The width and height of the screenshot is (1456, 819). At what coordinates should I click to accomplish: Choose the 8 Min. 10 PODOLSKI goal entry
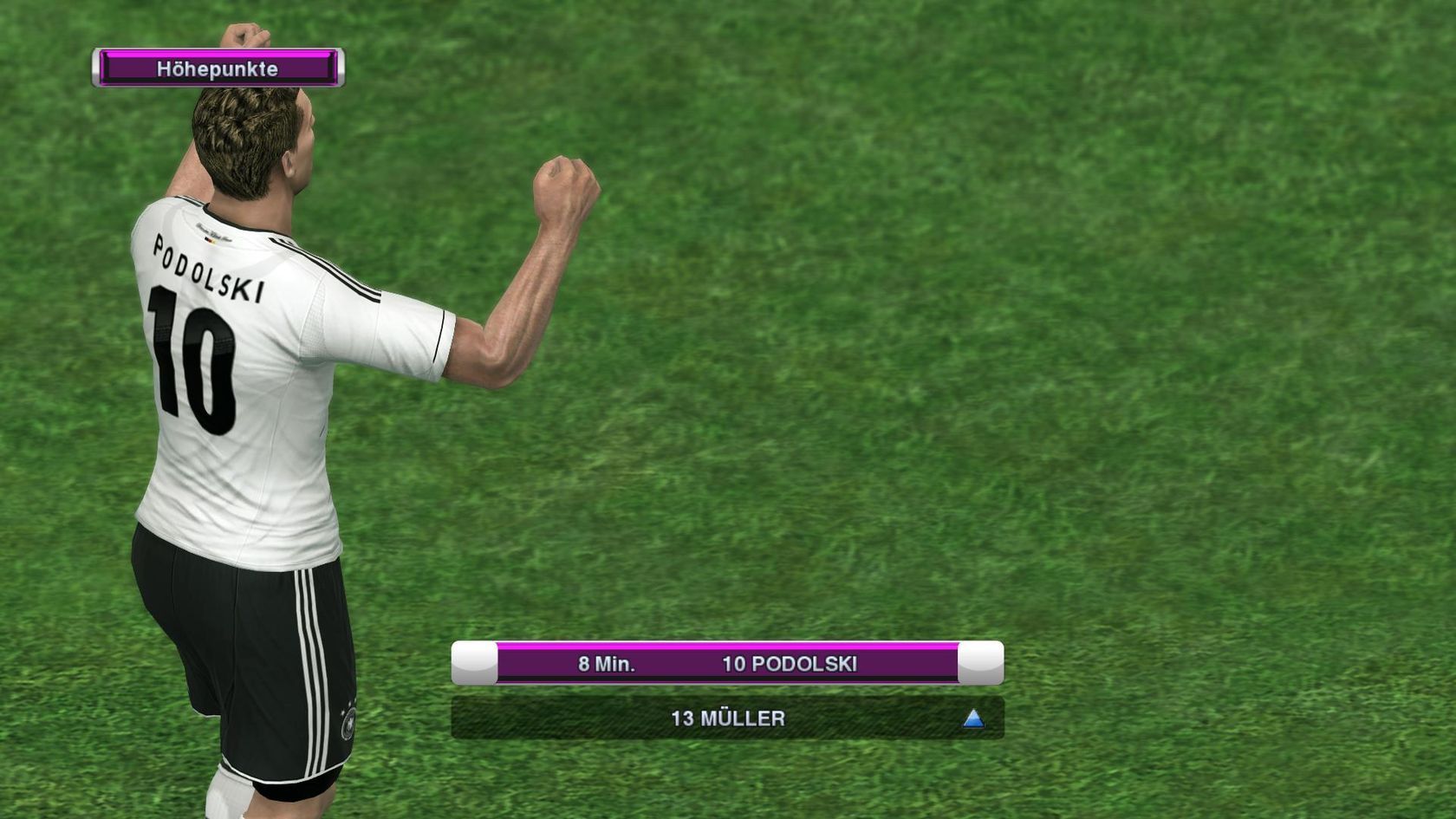point(727,664)
